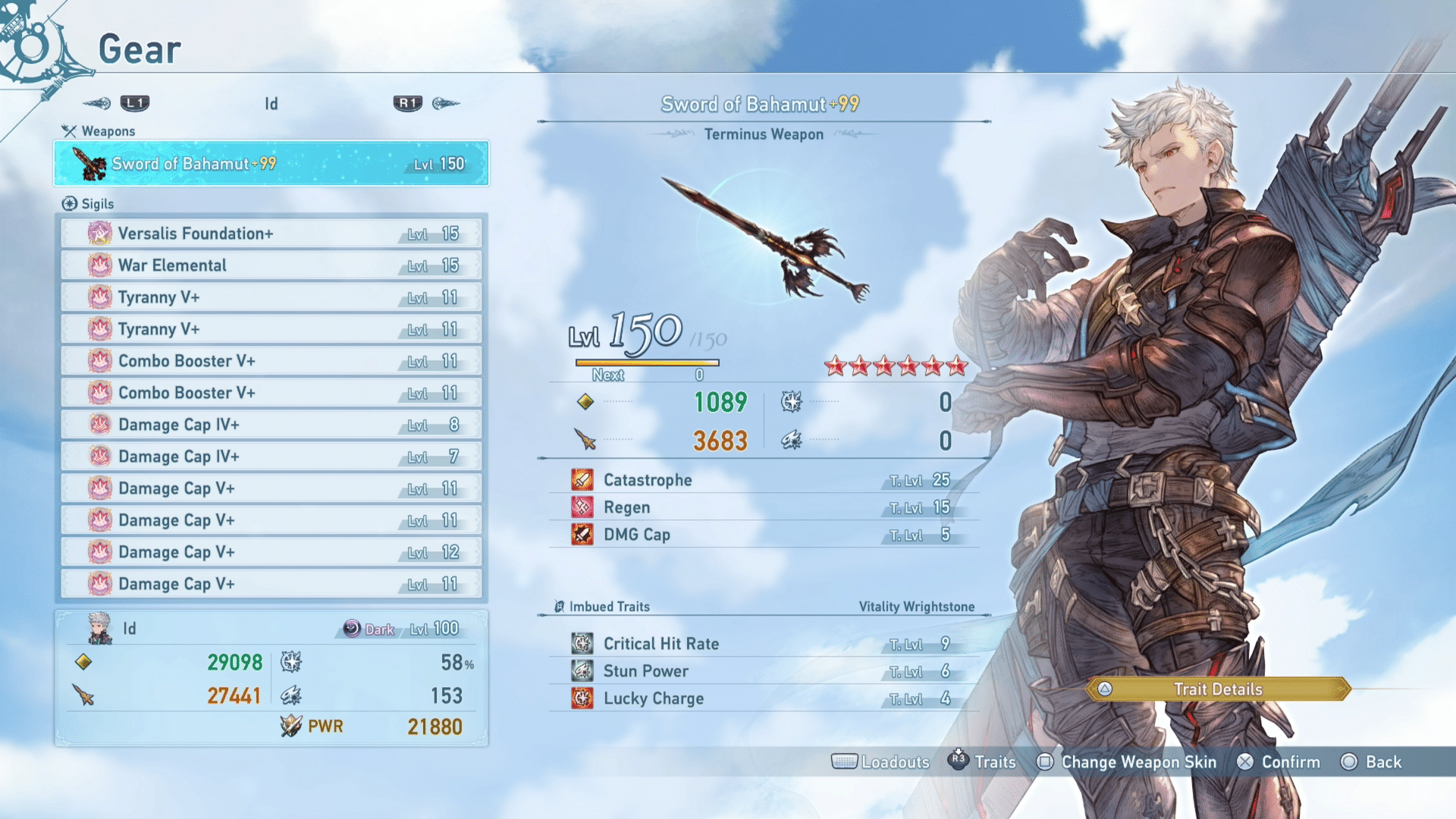
Task: Click the DMG Cap weapon trait
Action: coord(763,535)
